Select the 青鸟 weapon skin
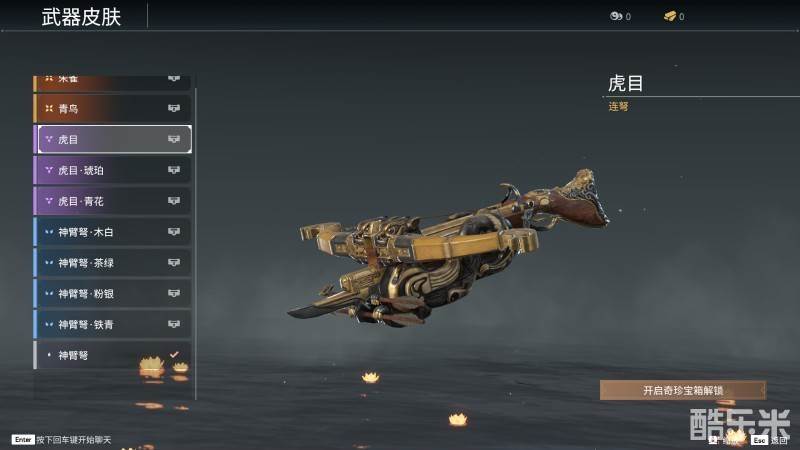This screenshot has width=800, height=450. point(112,108)
